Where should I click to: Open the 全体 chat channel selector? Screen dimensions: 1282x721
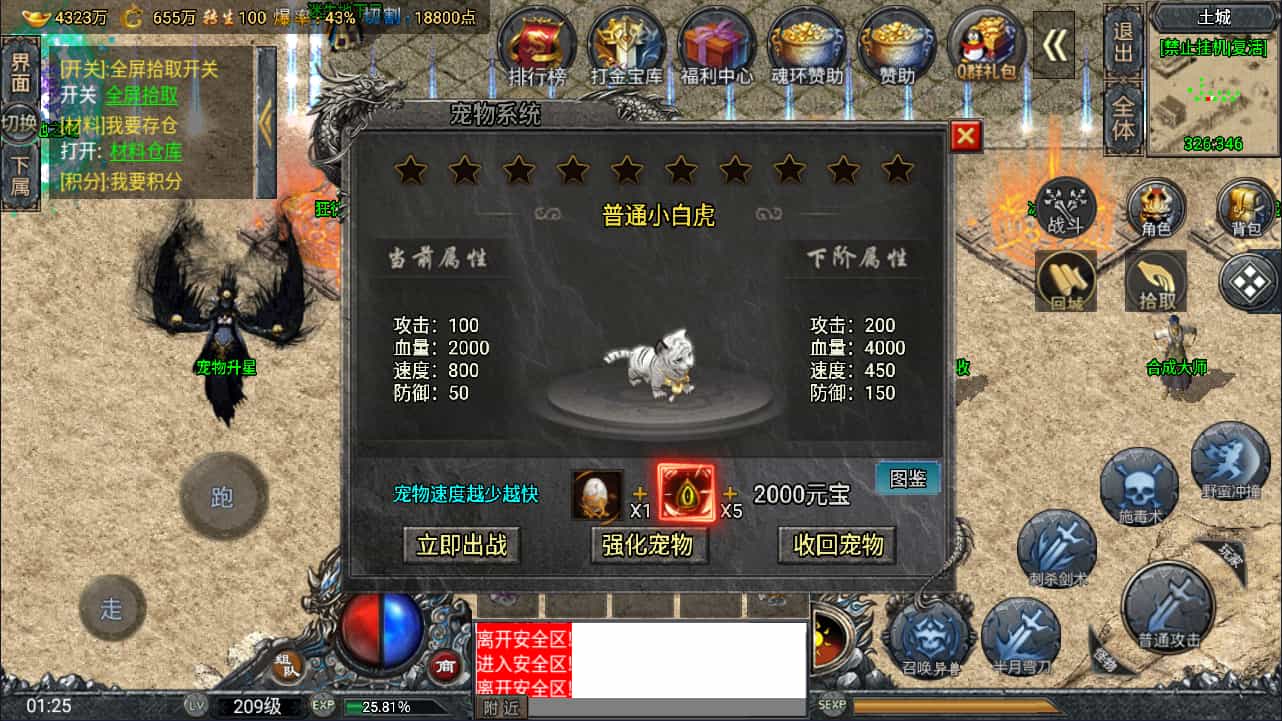tap(1122, 114)
